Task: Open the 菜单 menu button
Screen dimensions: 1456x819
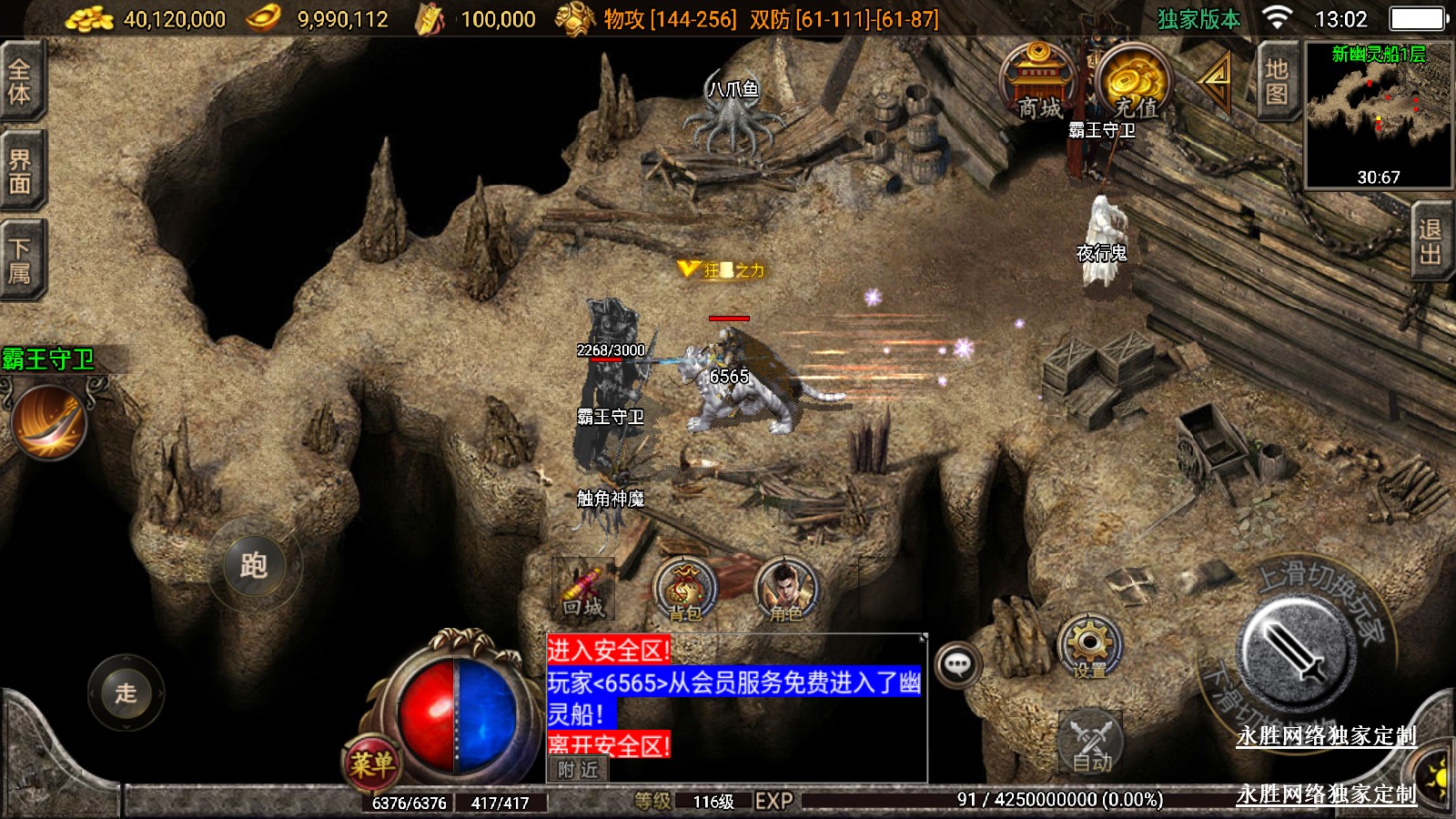Action: click(x=372, y=763)
